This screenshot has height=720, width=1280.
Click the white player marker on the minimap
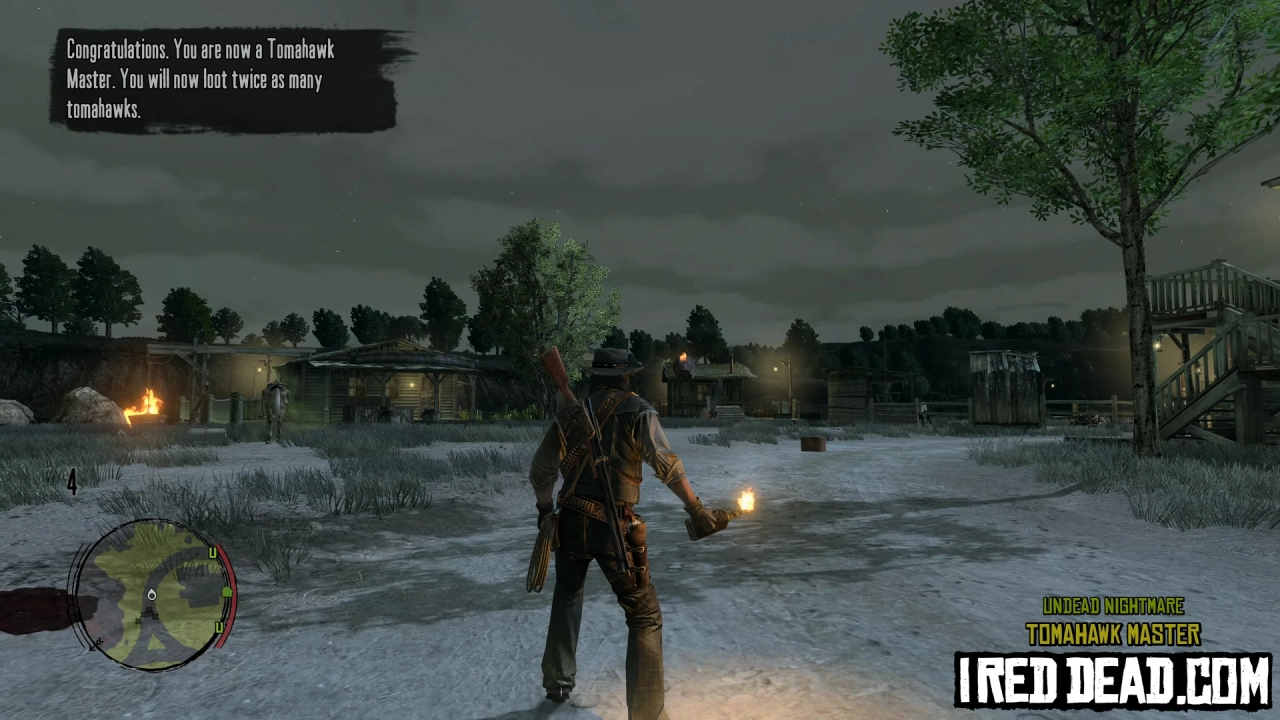click(151, 594)
